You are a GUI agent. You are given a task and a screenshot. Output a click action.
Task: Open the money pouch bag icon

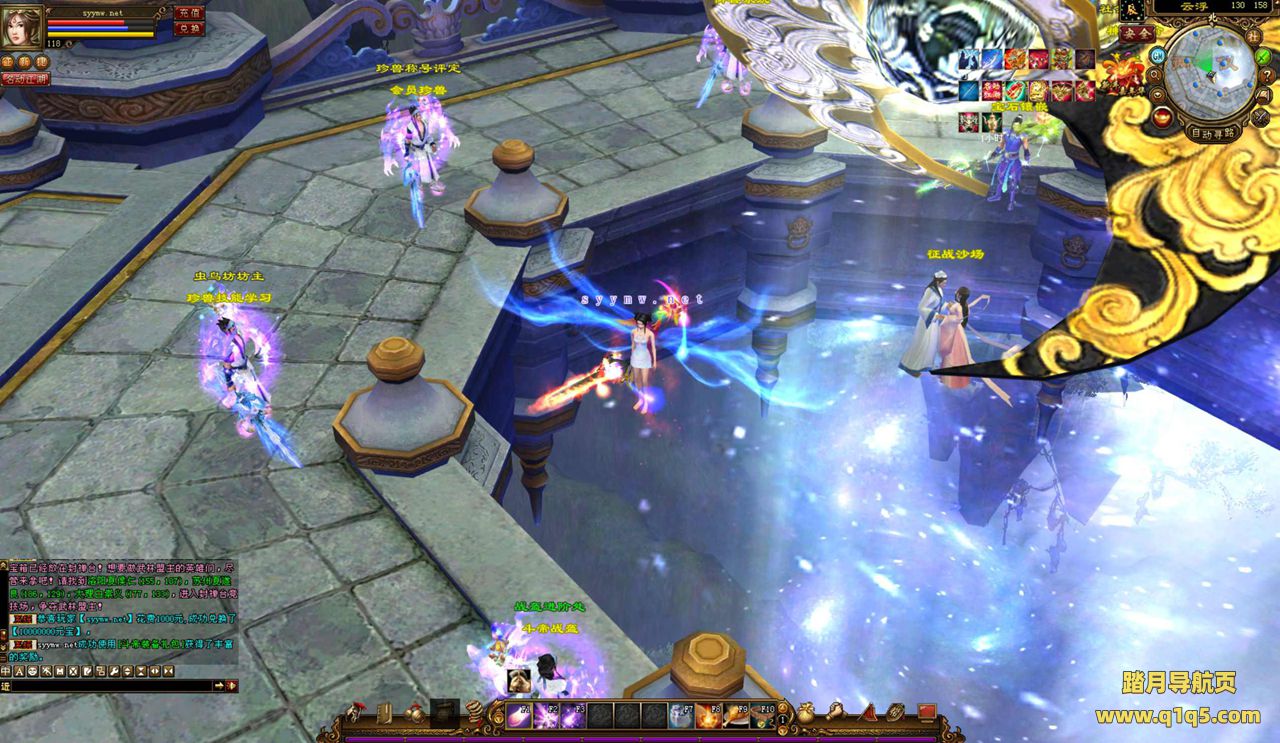tap(805, 714)
